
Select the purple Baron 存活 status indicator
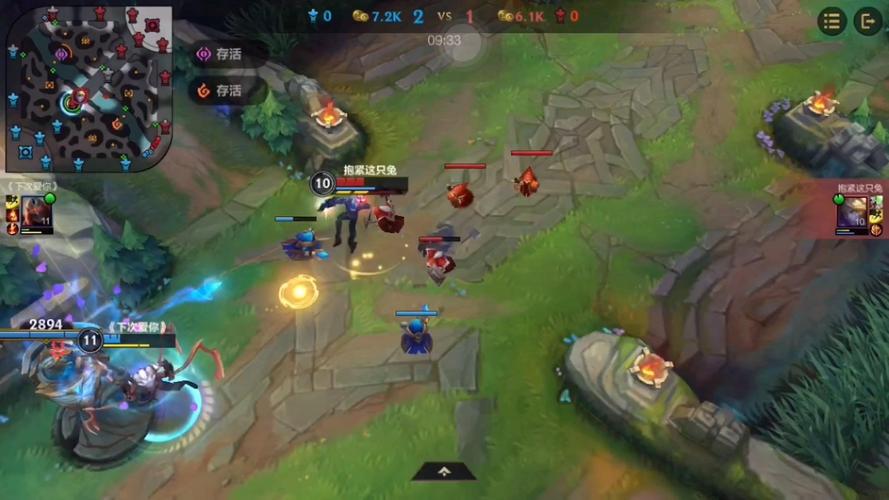click(x=221, y=54)
